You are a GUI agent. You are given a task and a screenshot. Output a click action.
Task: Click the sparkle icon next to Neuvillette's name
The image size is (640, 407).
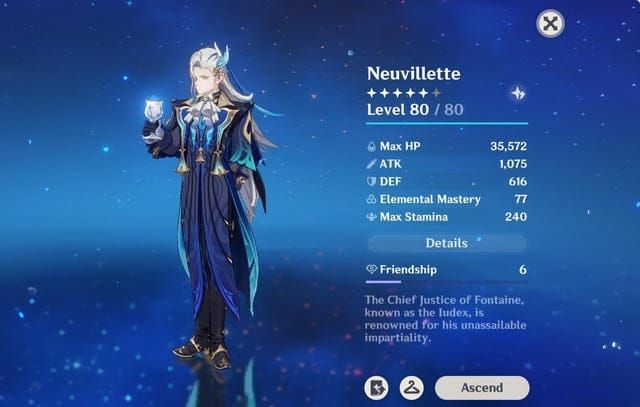[x=518, y=92]
